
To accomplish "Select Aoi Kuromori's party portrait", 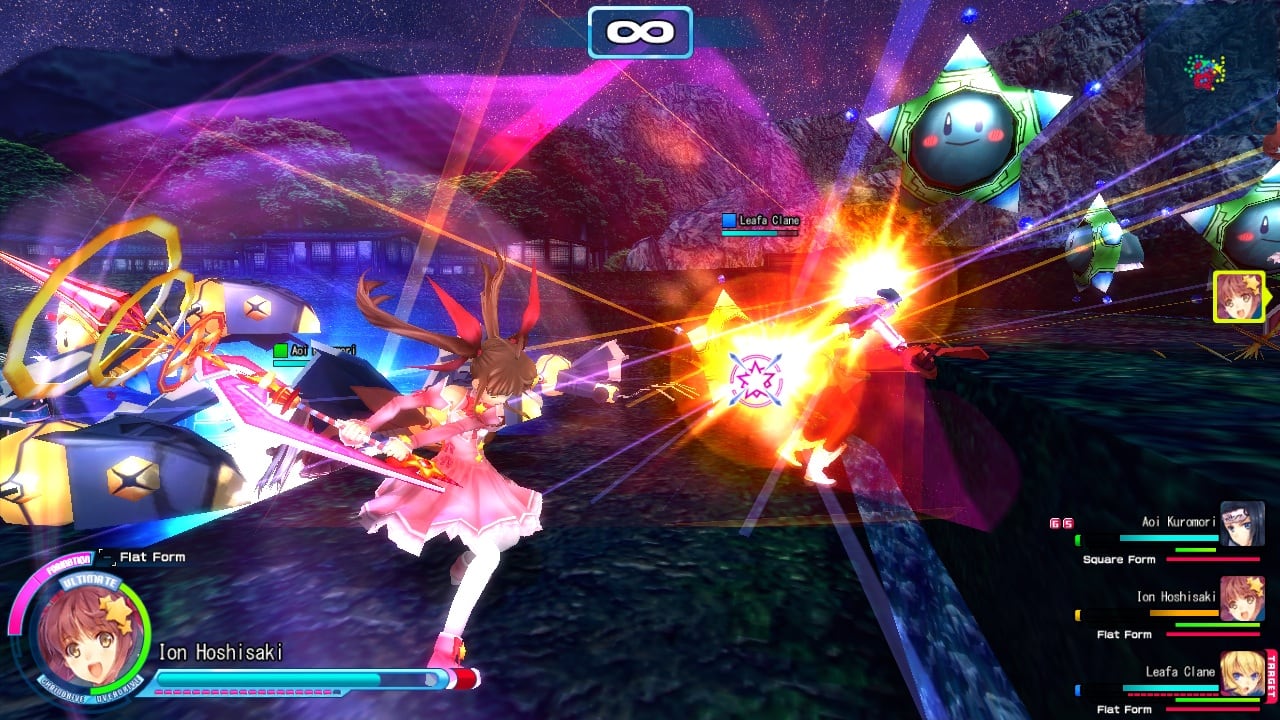I will (x=1242, y=524).
